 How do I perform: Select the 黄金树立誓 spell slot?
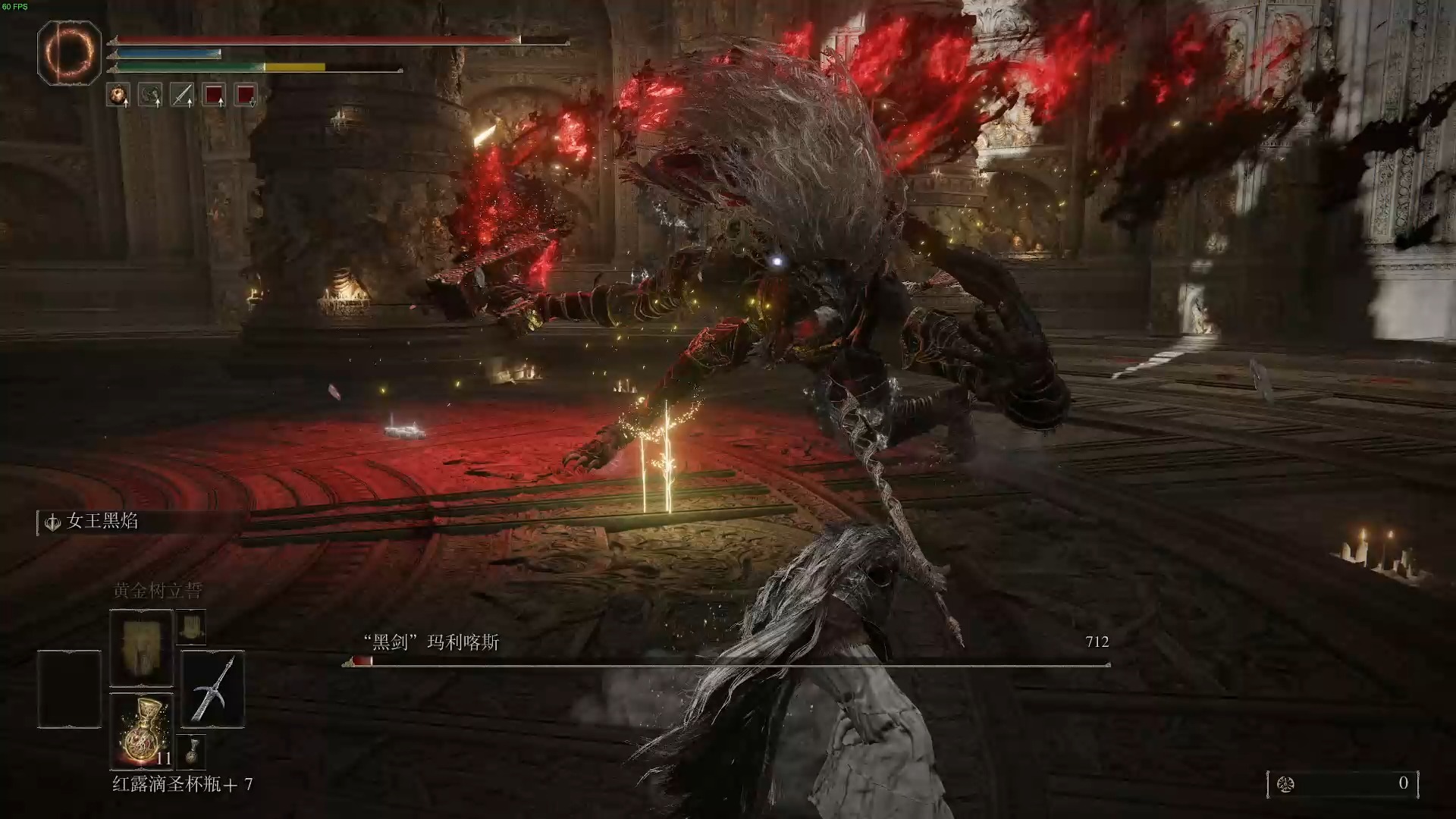(x=141, y=648)
